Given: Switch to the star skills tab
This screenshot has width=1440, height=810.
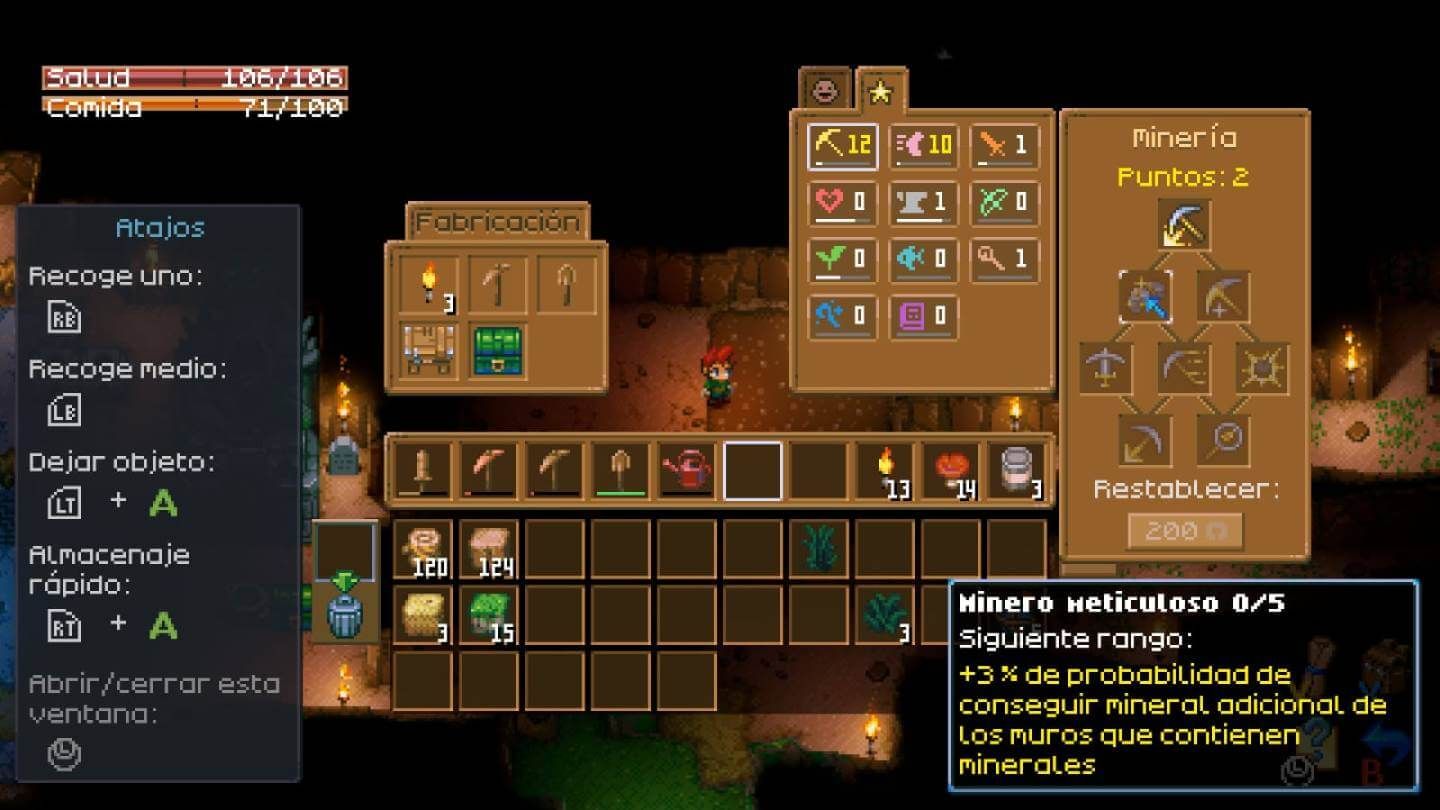Looking at the screenshot, I should click(879, 92).
